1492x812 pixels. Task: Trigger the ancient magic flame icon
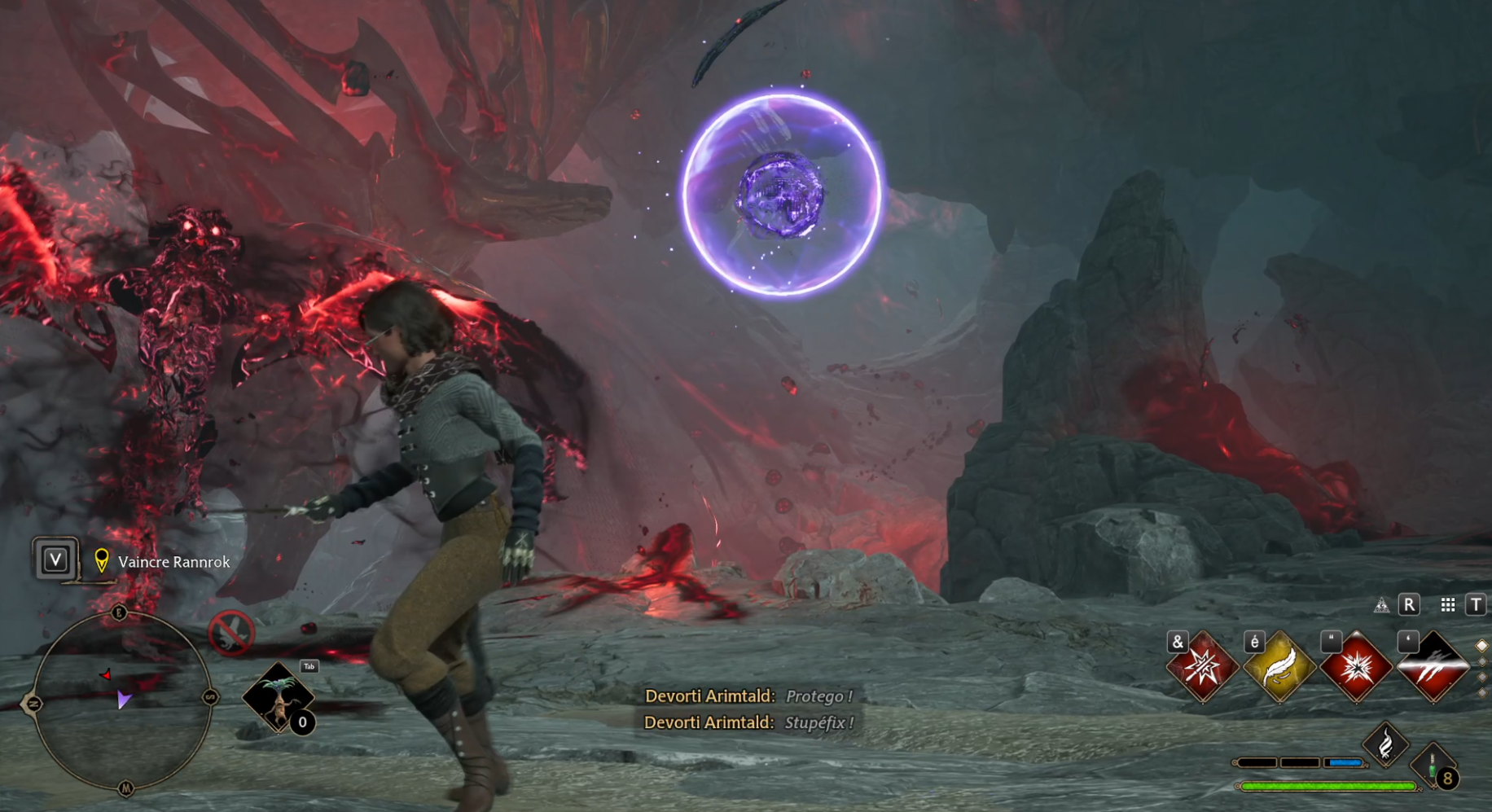coord(1385,744)
